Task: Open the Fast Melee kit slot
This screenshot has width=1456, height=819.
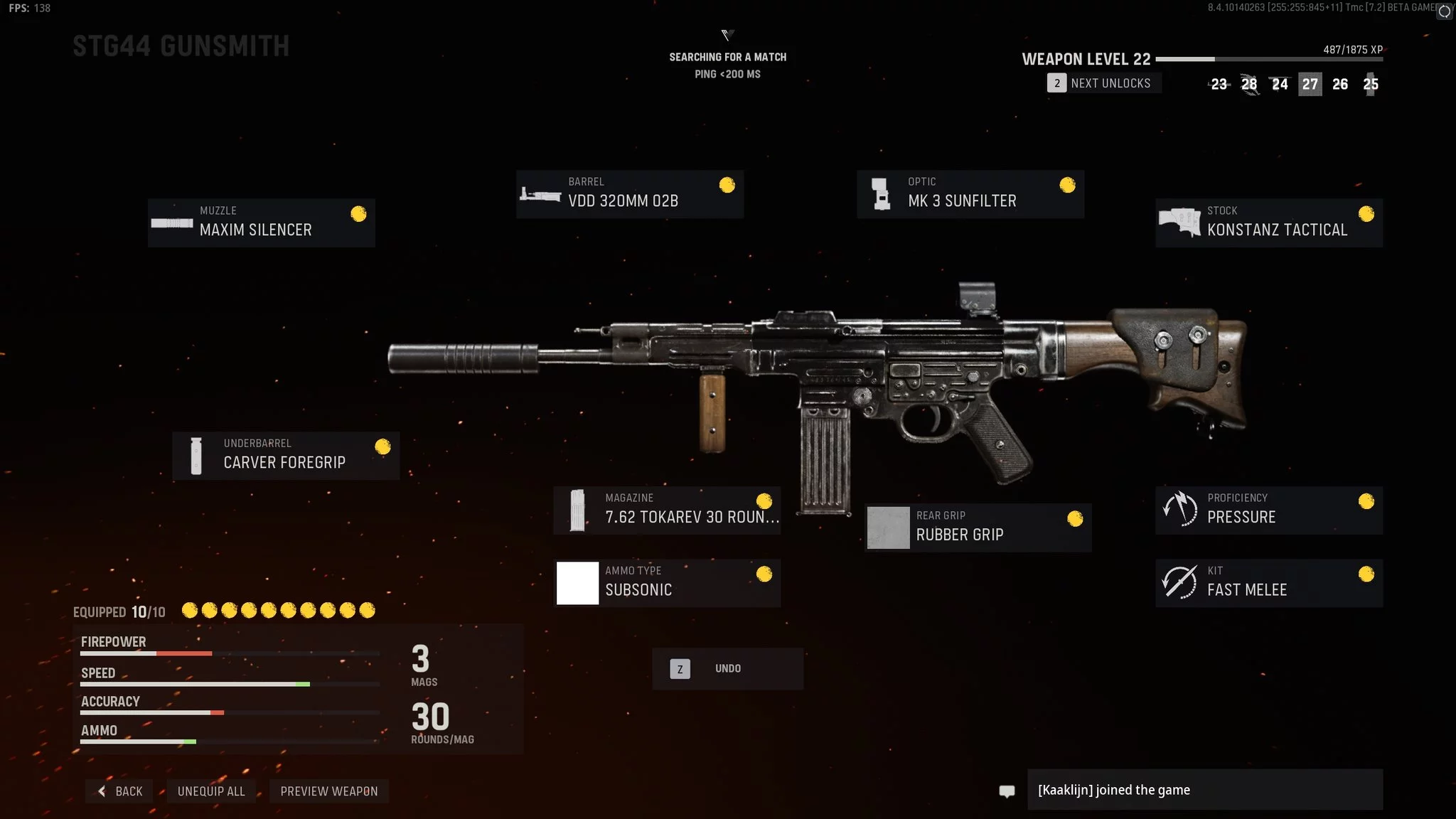Action: tap(1268, 583)
